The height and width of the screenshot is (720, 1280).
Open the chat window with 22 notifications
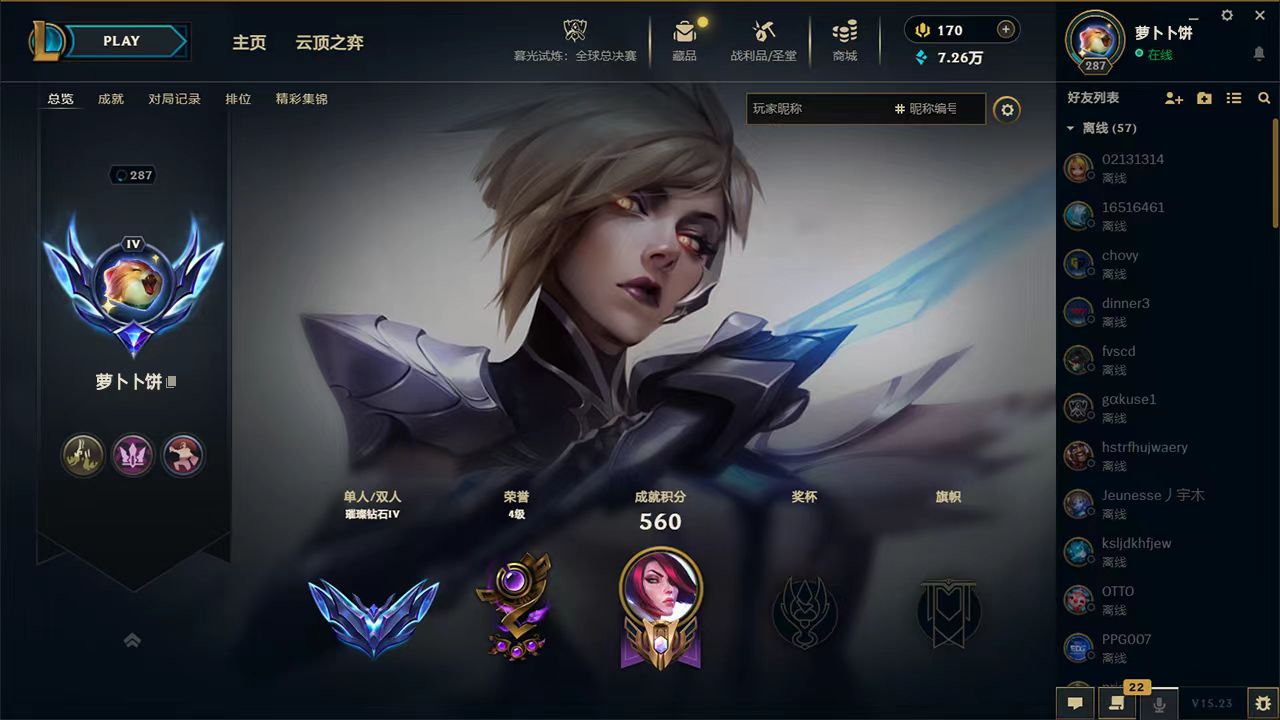[x=1116, y=703]
